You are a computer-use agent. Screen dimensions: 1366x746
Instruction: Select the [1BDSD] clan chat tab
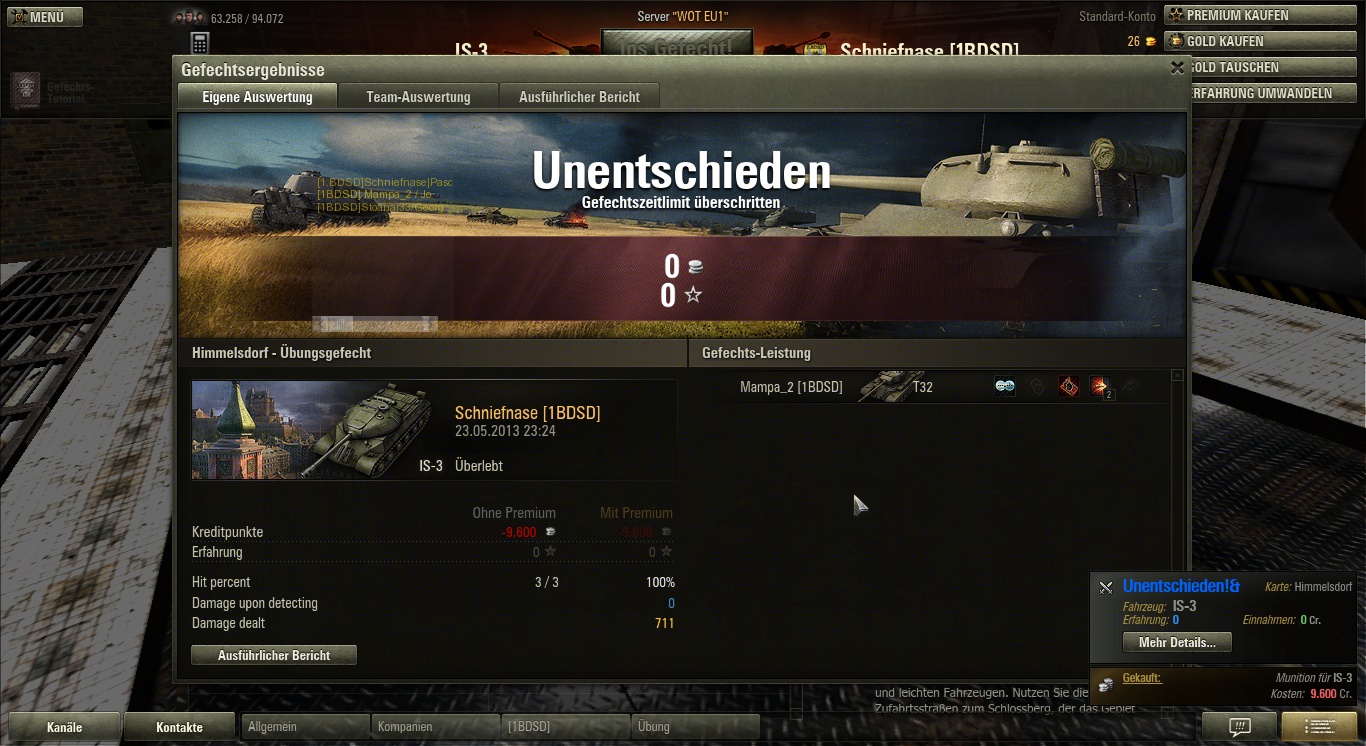pyautogui.click(x=564, y=727)
